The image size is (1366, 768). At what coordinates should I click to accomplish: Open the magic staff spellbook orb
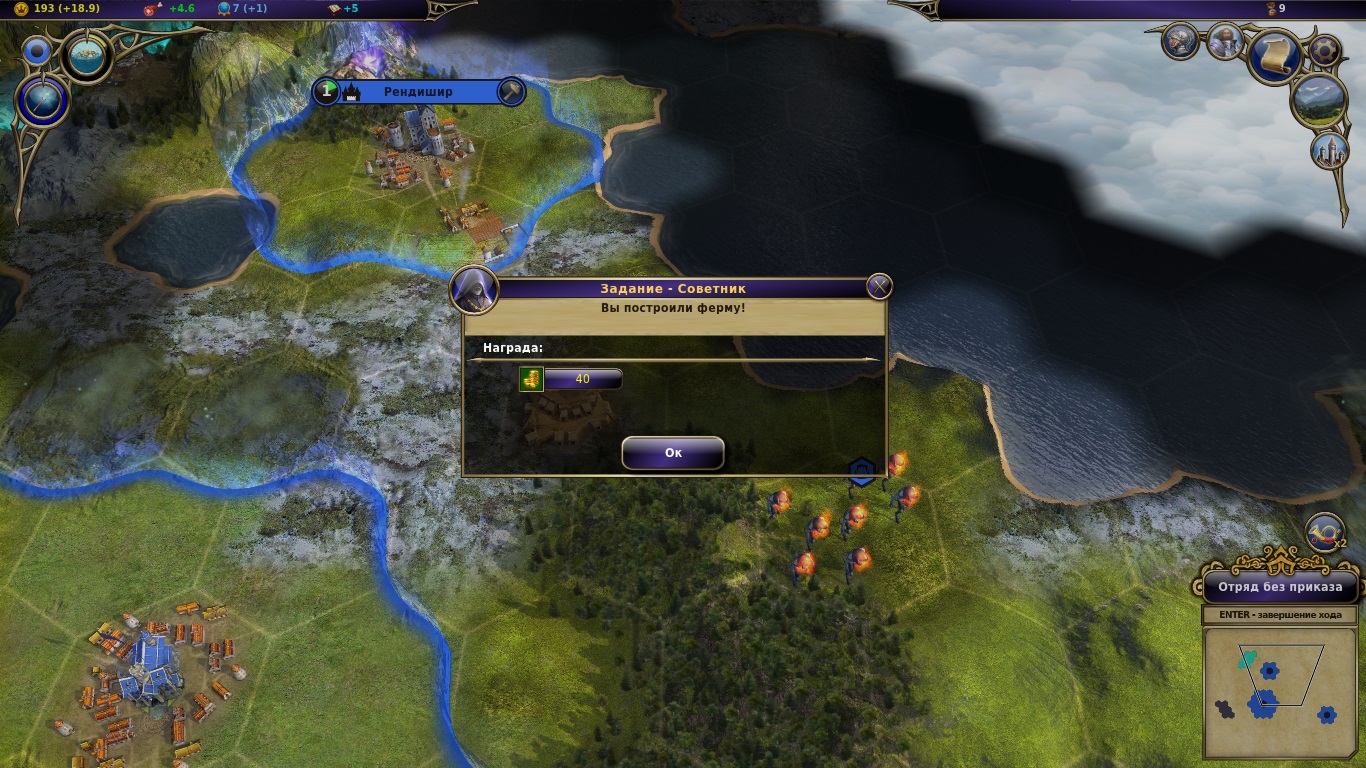(x=42, y=101)
